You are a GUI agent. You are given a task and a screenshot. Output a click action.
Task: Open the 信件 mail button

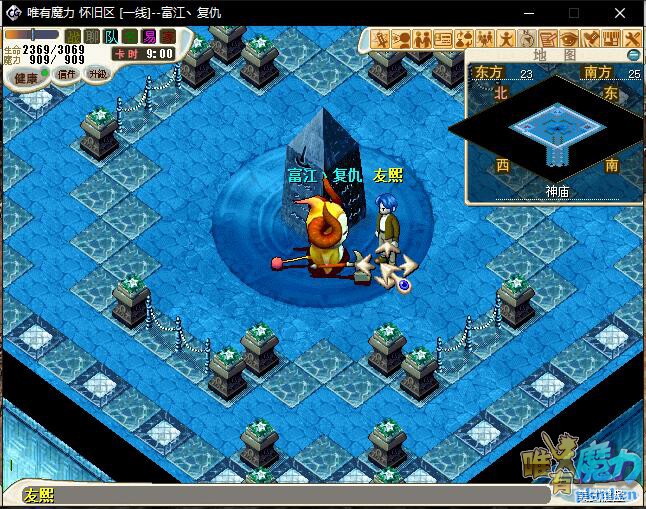click(x=67, y=74)
